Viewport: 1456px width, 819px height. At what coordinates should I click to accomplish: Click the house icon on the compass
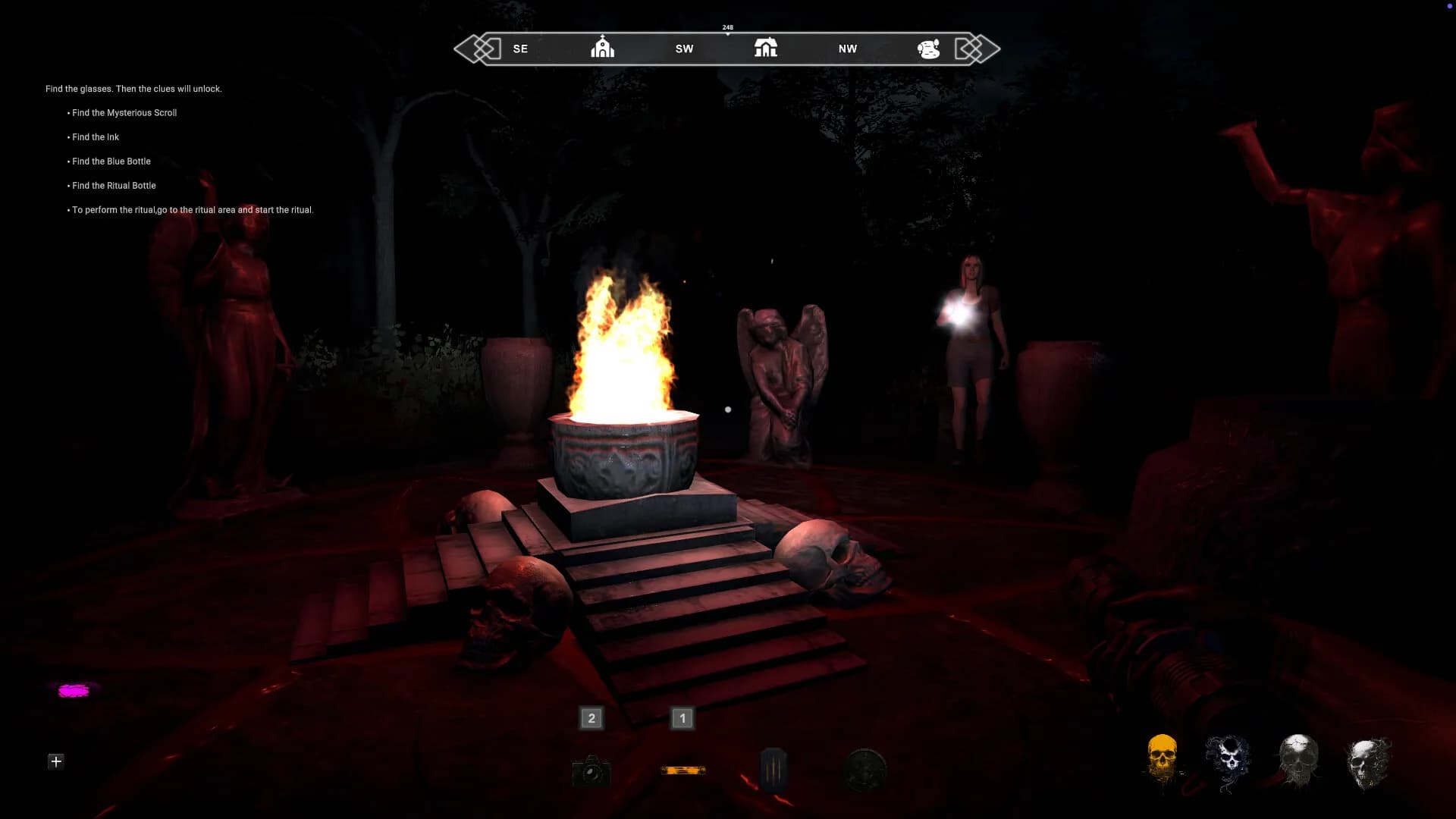pyautogui.click(x=765, y=47)
